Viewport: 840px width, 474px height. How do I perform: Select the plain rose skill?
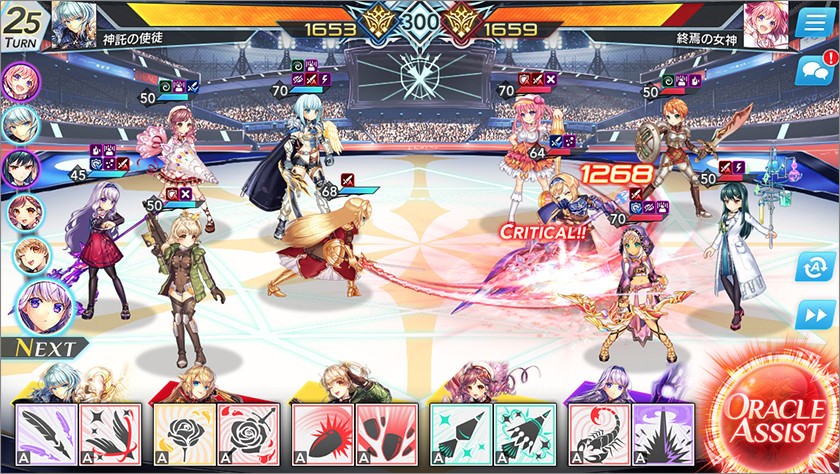(x=183, y=434)
